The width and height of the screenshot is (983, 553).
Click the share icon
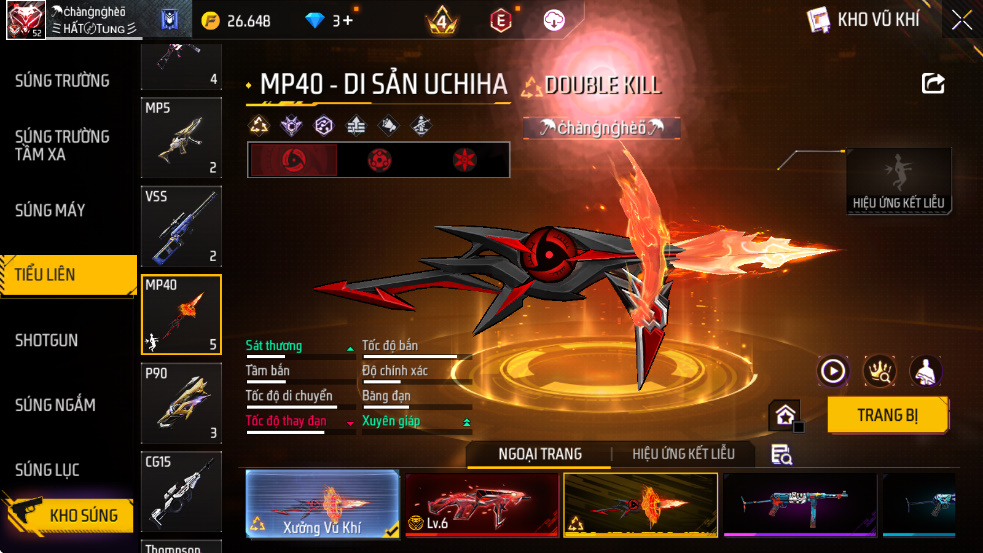pyautogui.click(x=933, y=84)
